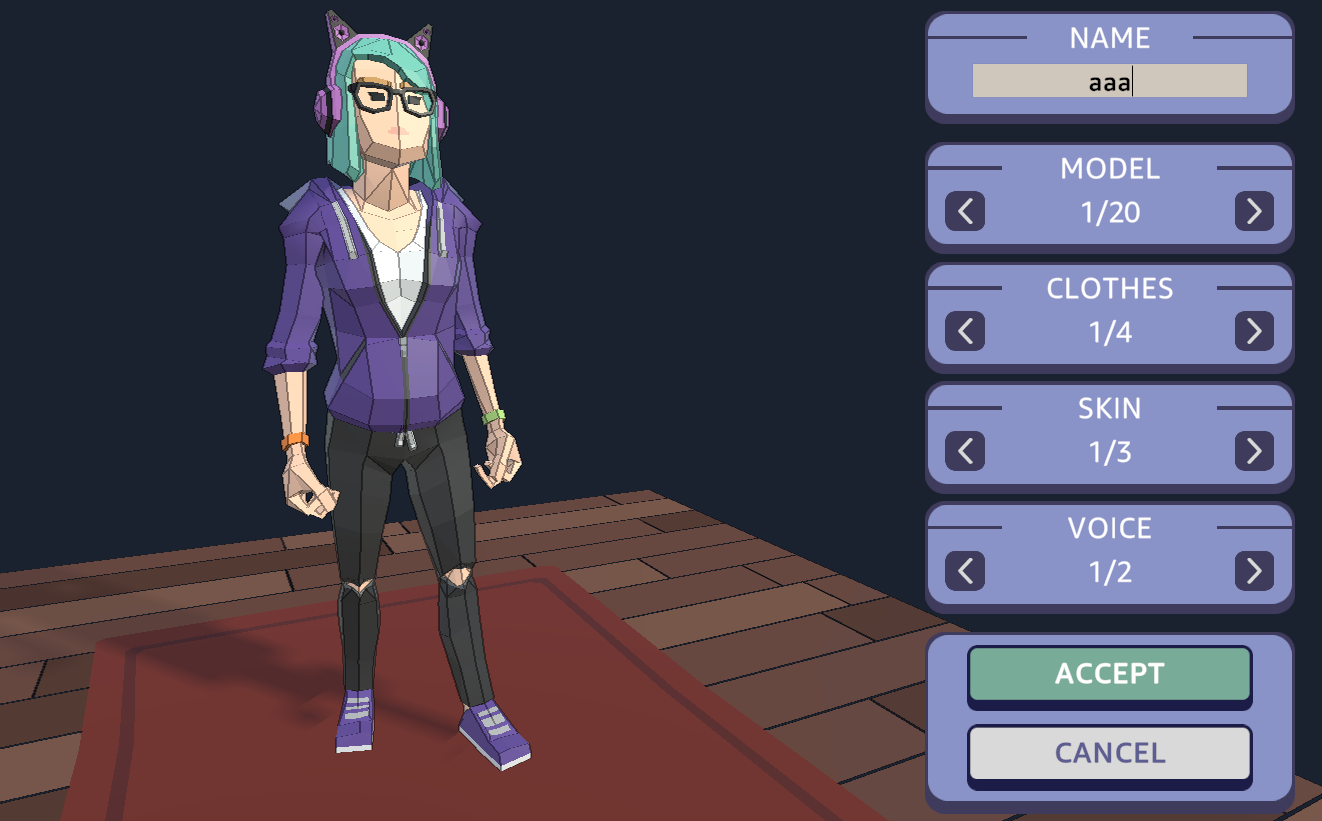This screenshot has height=821, width=1322.
Task: Click the left arrow under MODEL
Action: [x=963, y=211]
